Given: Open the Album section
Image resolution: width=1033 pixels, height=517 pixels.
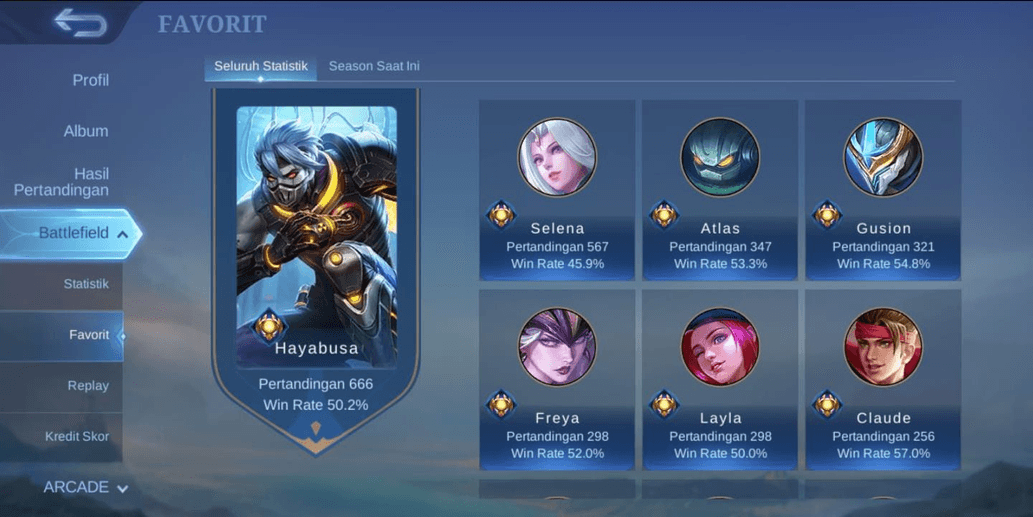Looking at the screenshot, I should click(x=86, y=131).
